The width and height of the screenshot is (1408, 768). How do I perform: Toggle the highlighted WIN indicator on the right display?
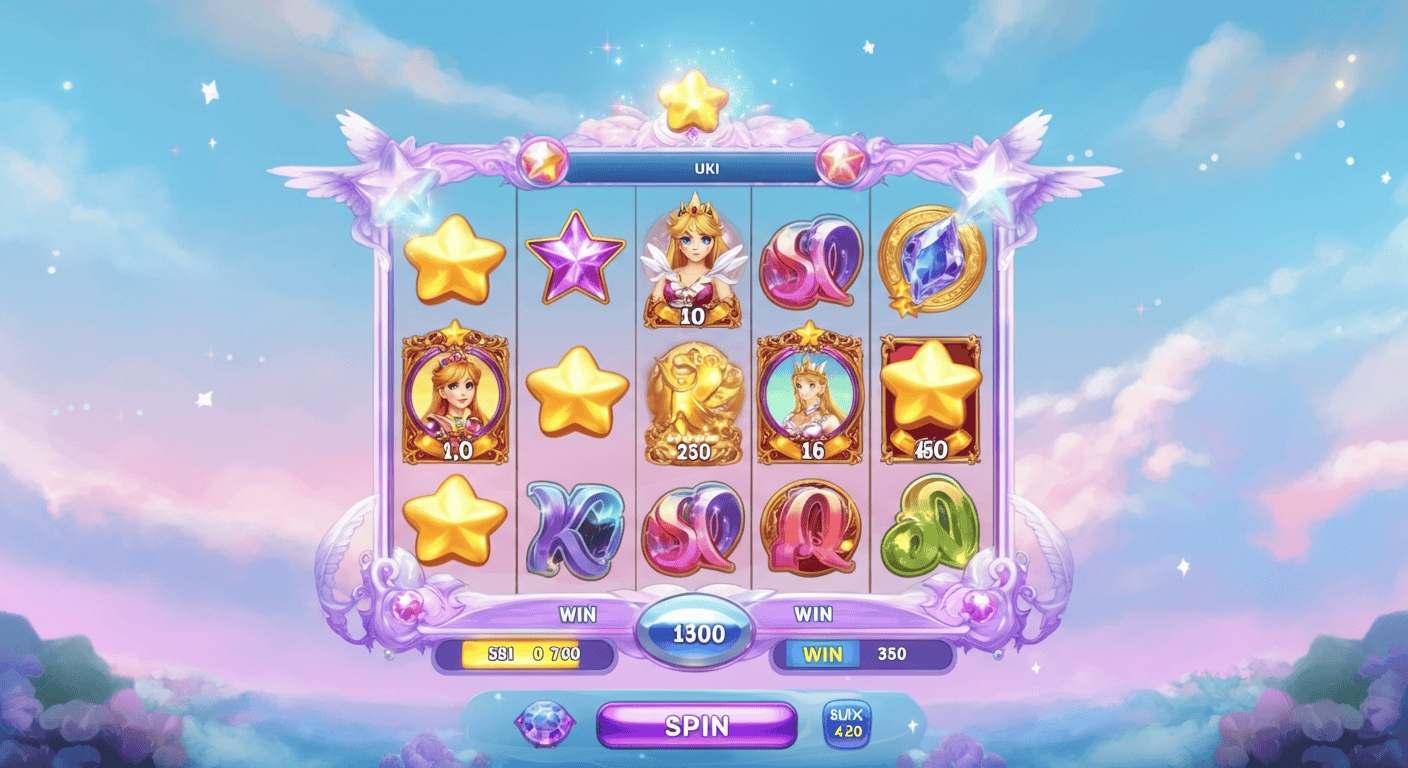[822, 654]
